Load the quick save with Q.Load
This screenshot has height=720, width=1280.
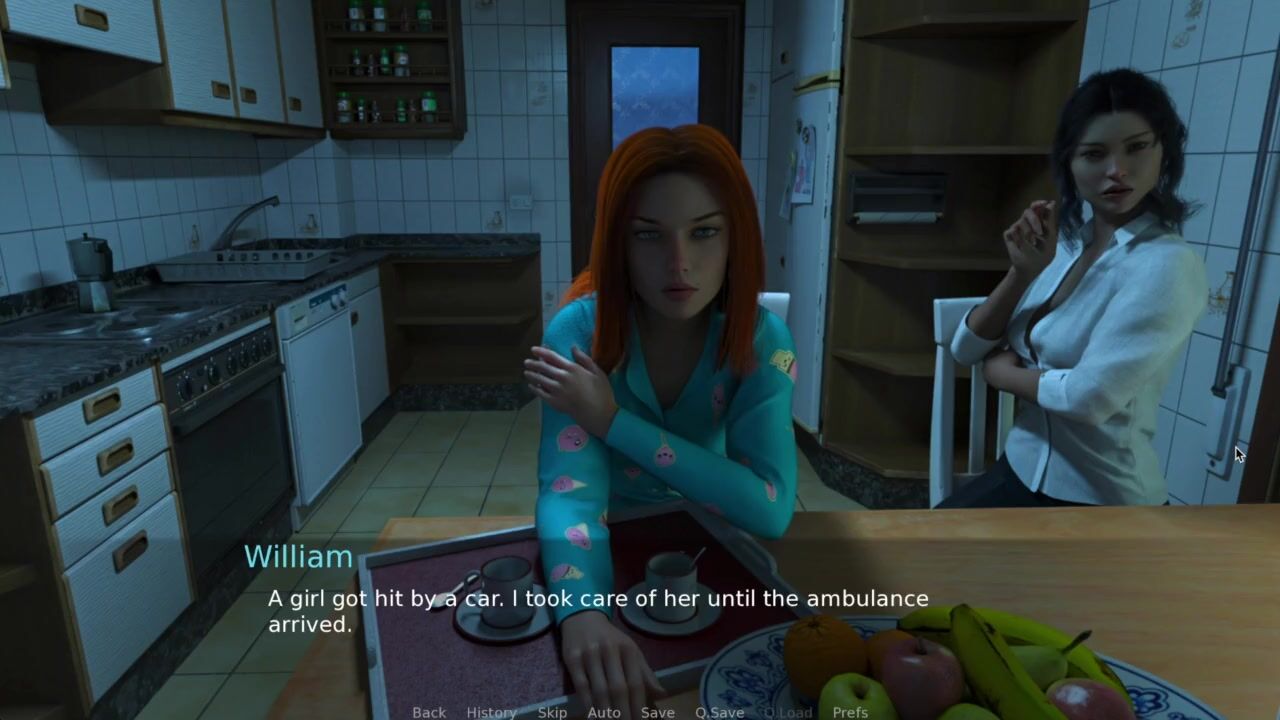(x=788, y=712)
